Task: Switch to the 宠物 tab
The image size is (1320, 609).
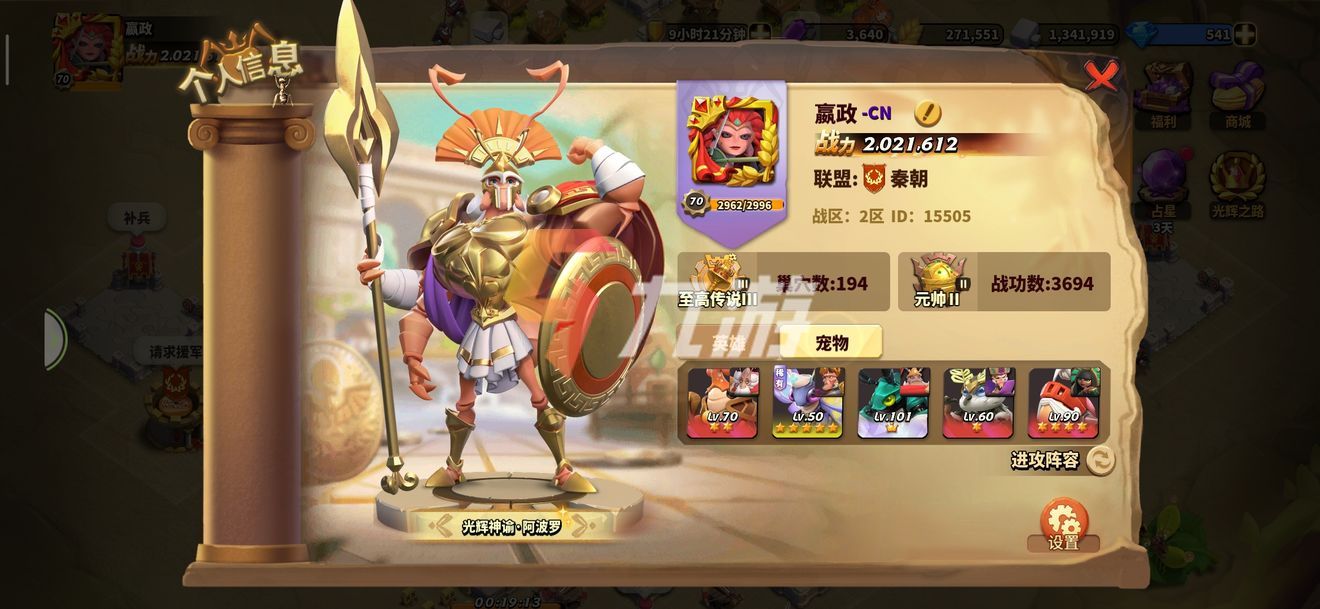Action: (x=831, y=343)
